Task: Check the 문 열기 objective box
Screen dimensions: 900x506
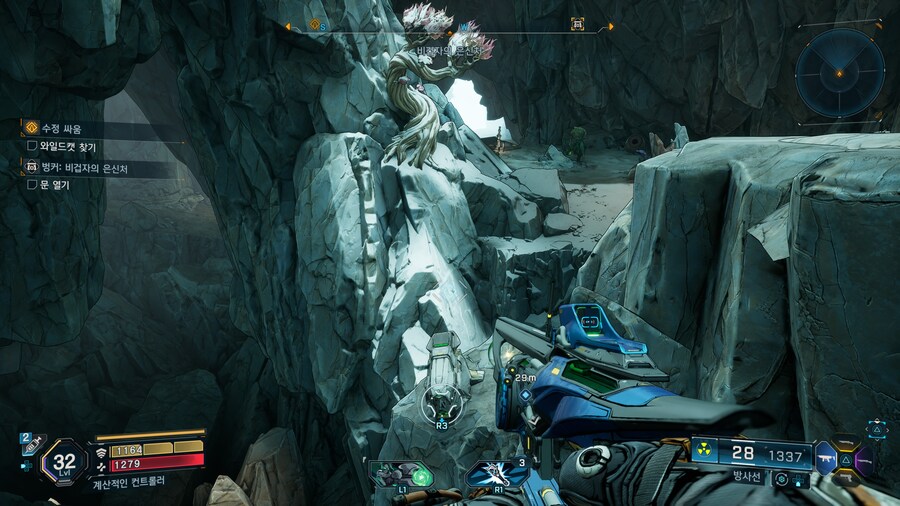Action: coord(32,184)
